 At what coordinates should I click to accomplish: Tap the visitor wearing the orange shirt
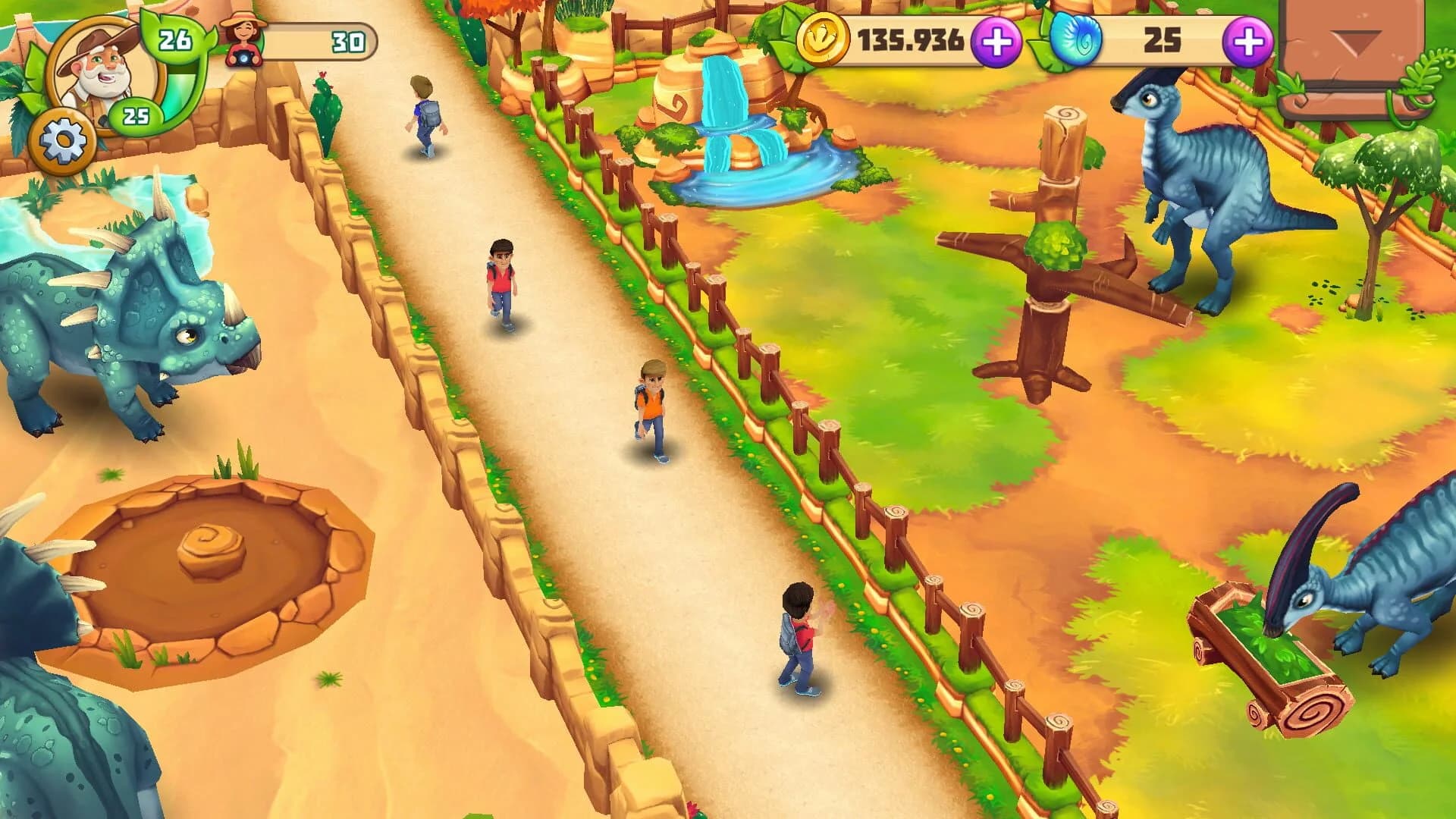[649, 402]
